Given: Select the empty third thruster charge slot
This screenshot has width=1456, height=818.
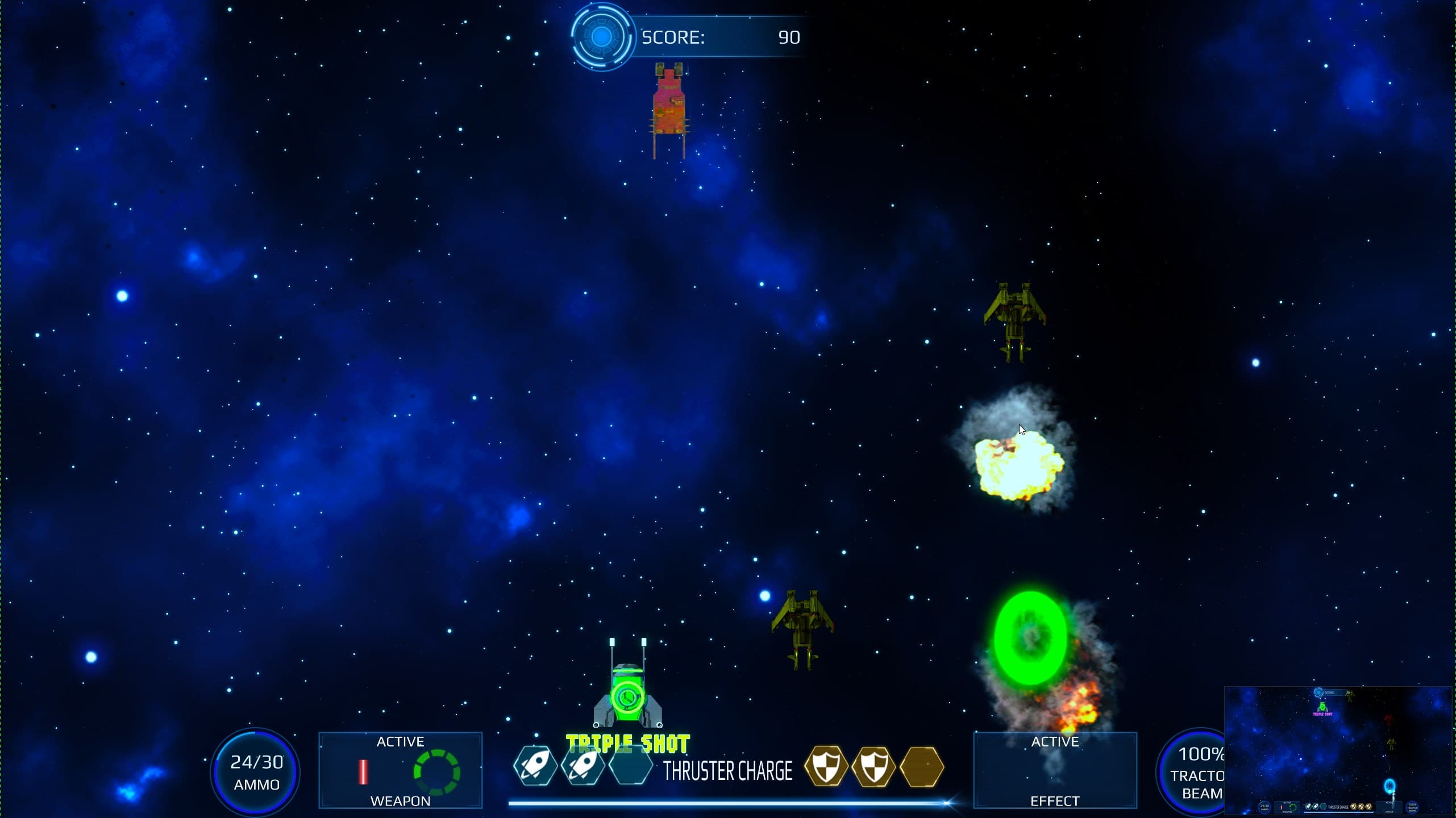Looking at the screenshot, I should tap(631, 766).
